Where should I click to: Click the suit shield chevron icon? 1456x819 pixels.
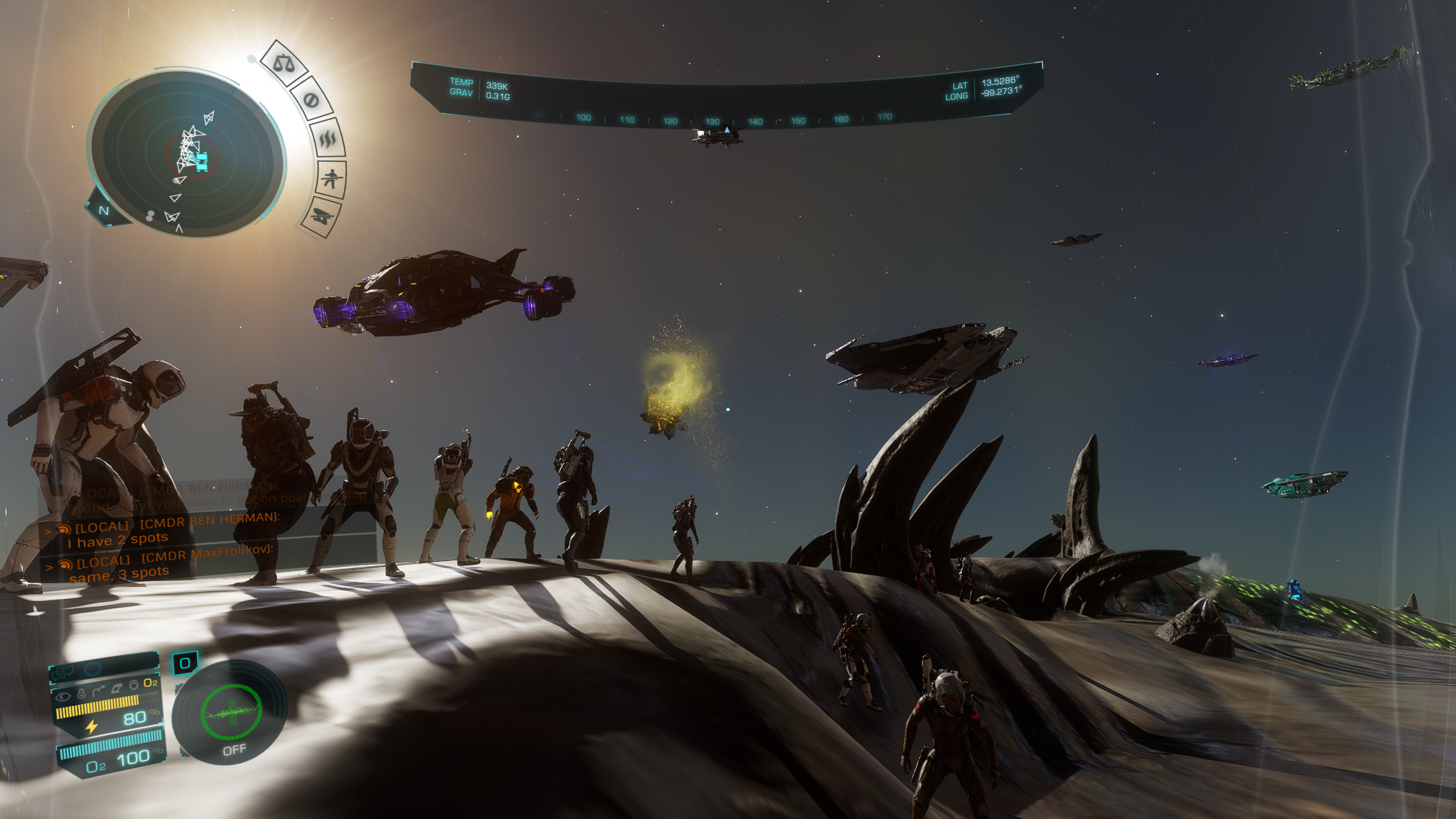134,685
